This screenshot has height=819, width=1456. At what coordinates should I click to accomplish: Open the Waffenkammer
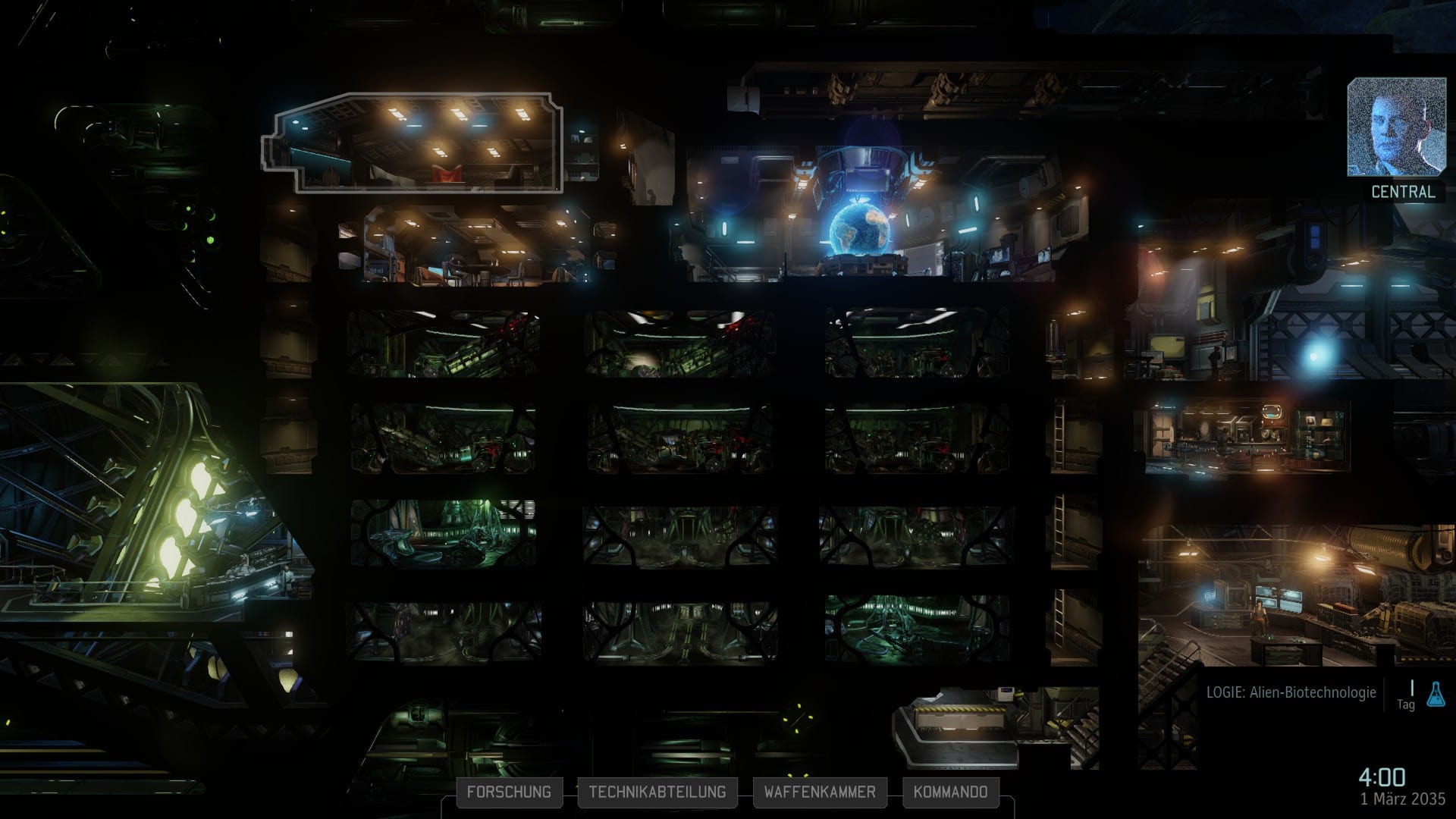pos(820,792)
